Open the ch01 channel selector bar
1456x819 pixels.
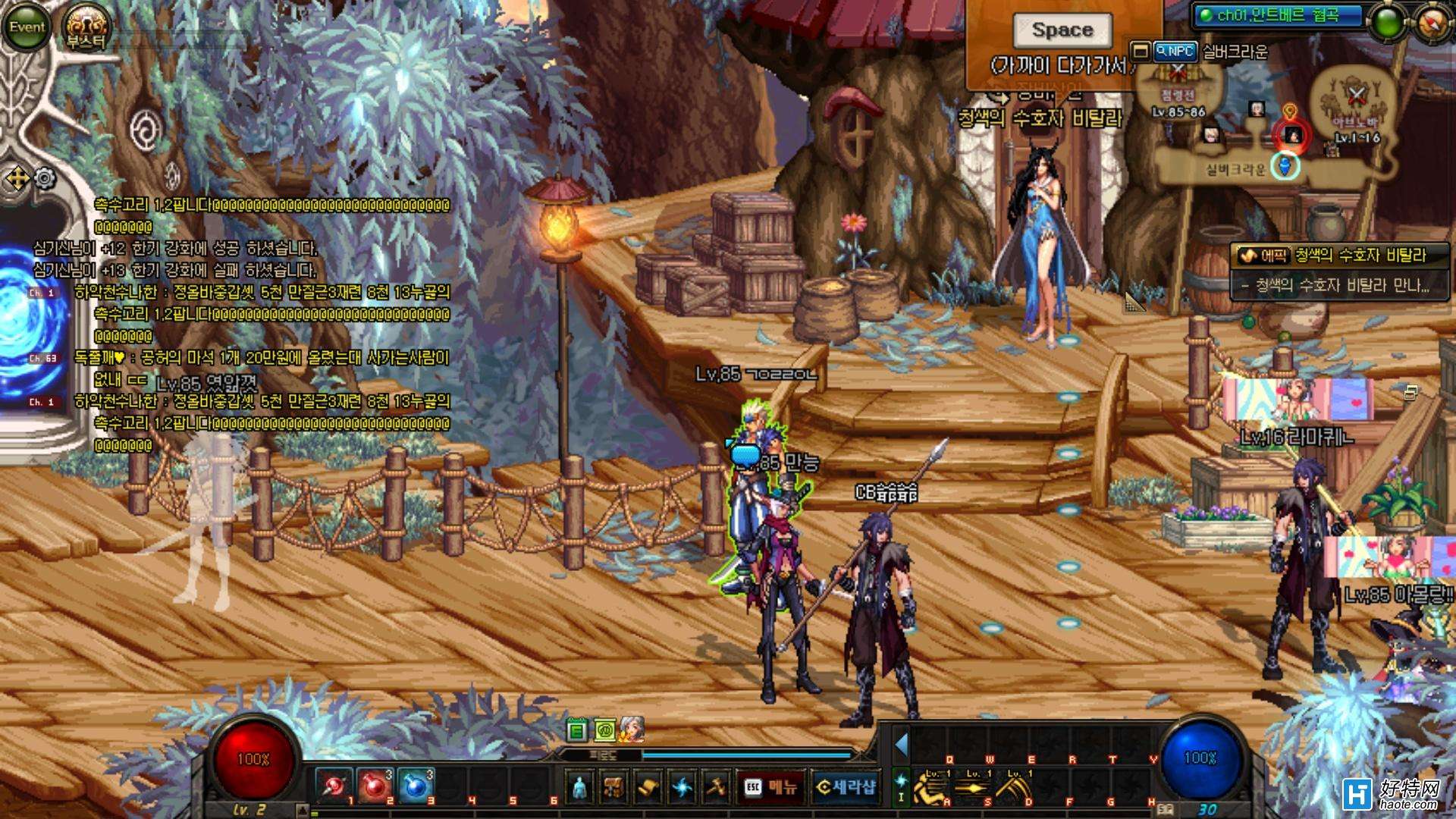1278,15
